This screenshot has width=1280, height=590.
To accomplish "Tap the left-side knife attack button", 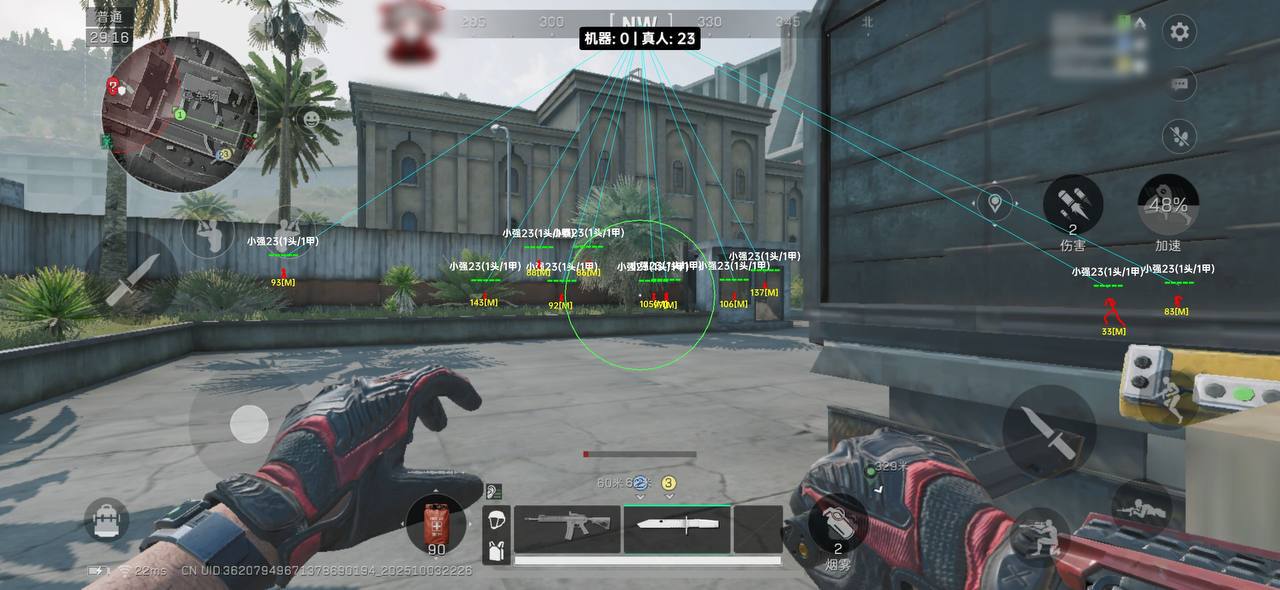I will [131, 279].
